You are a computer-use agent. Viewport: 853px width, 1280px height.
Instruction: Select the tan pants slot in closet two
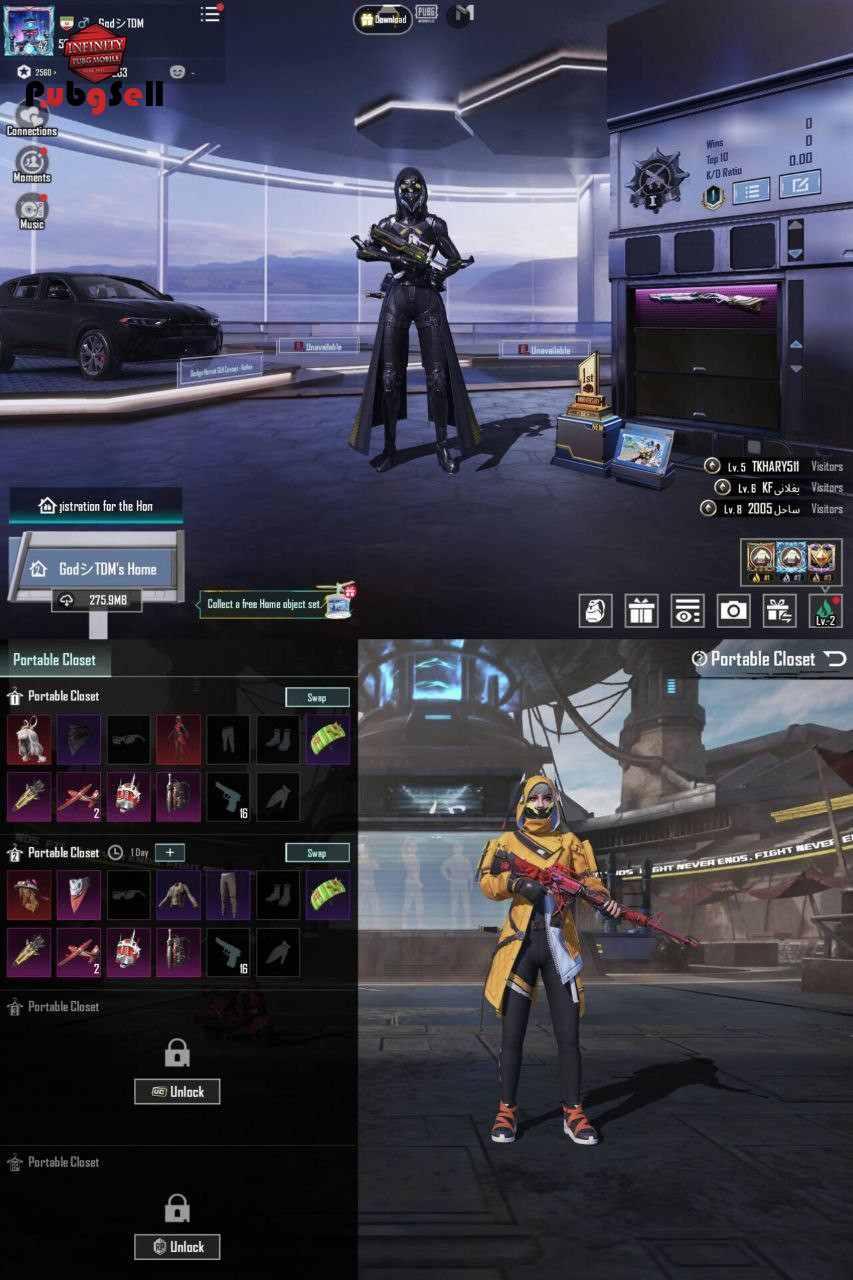click(x=228, y=895)
